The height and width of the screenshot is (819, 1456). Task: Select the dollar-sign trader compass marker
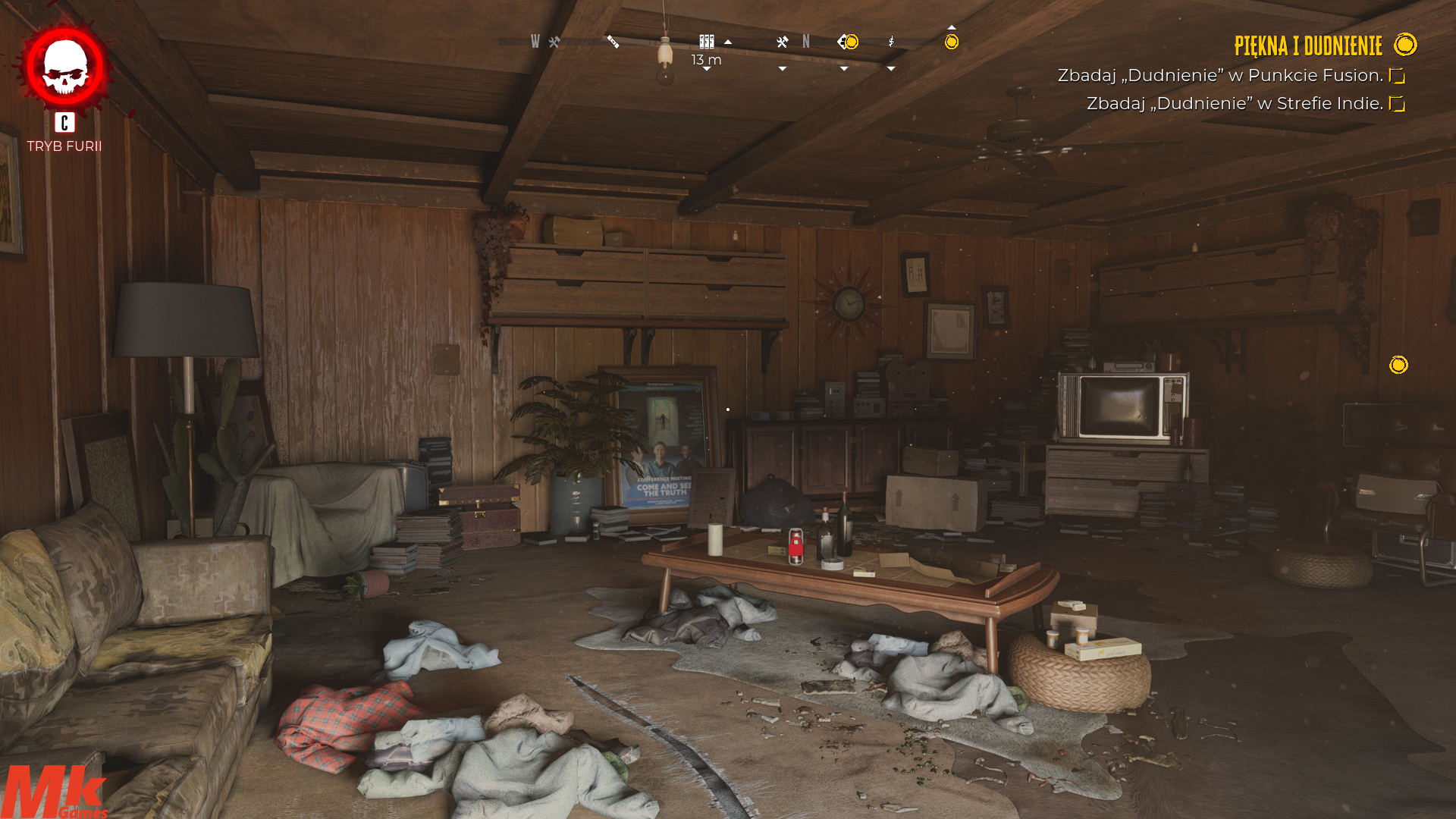(x=891, y=42)
